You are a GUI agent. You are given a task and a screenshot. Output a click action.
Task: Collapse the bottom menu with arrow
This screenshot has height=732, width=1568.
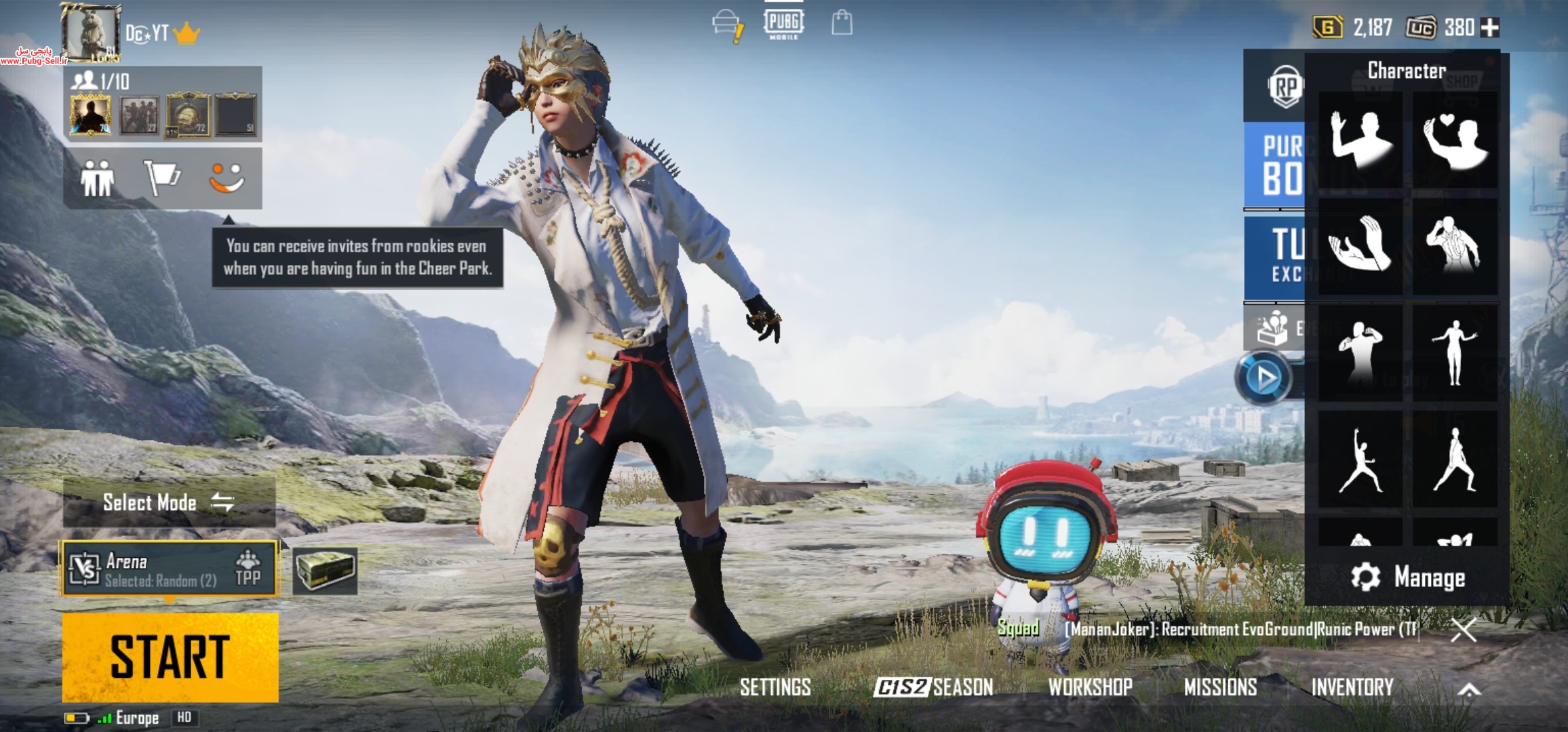[x=1469, y=689]
